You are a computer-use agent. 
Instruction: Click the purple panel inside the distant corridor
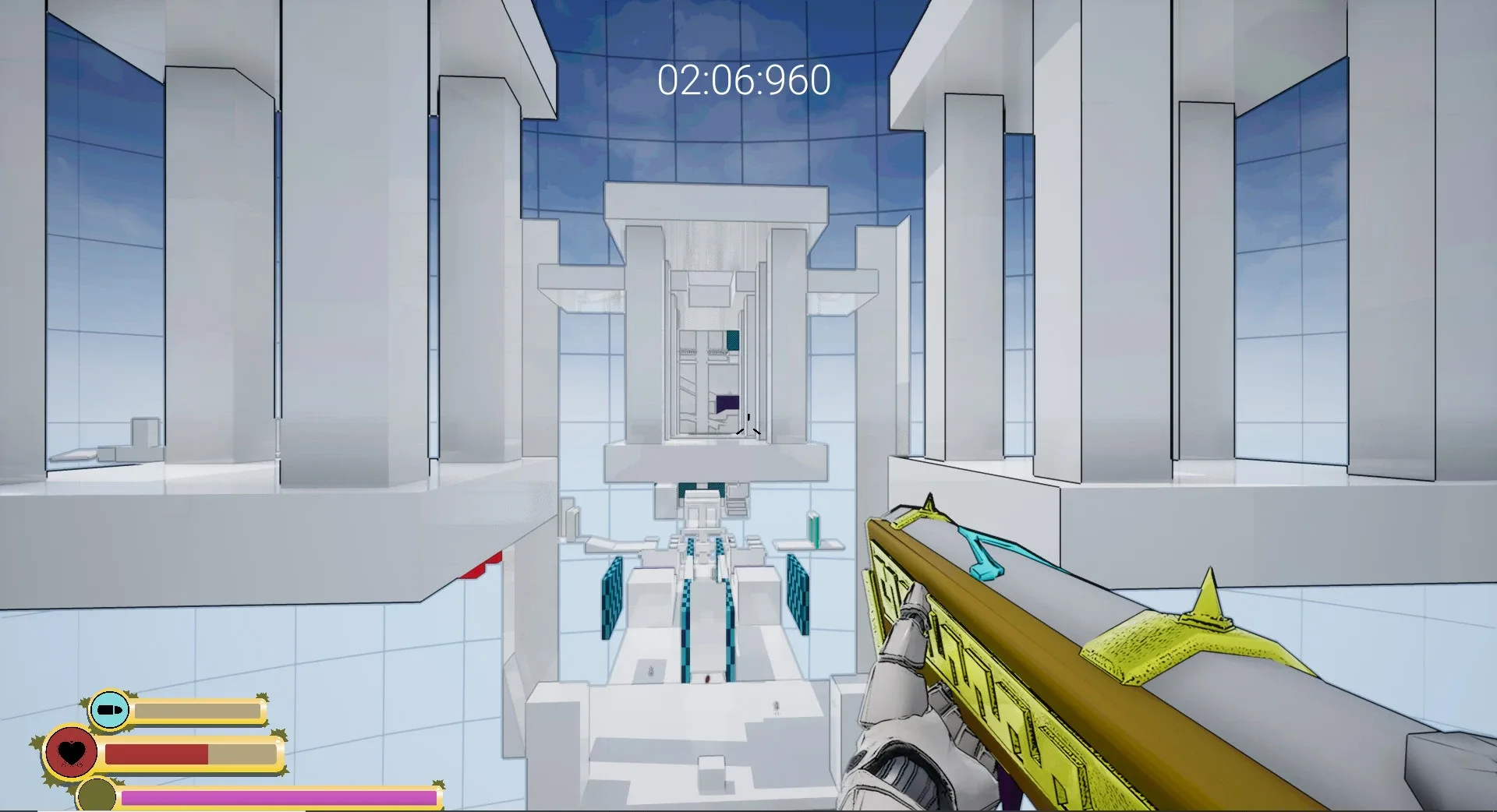tap(727, 401)
